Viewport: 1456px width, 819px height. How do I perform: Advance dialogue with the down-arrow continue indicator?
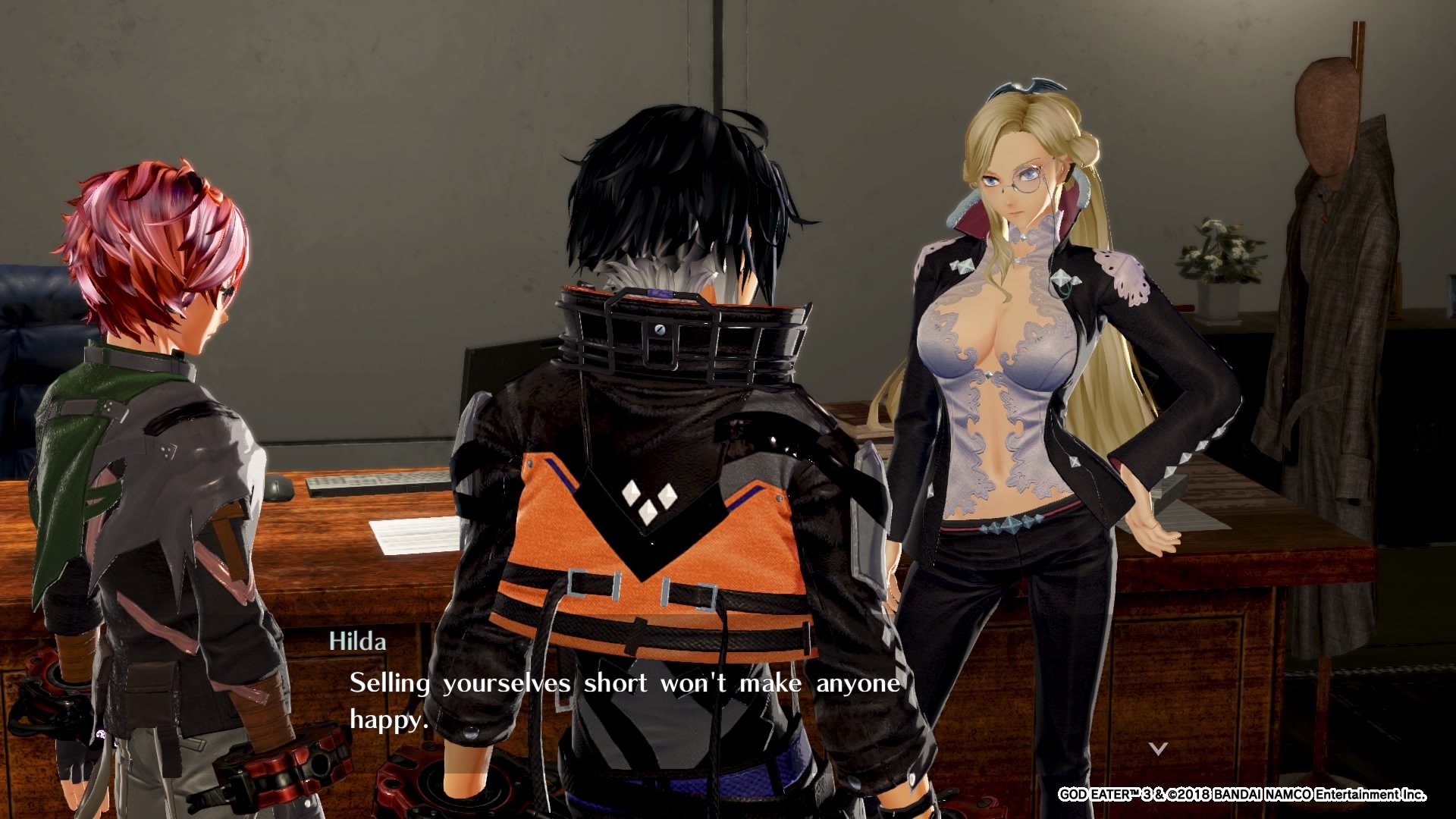coord(1157,749)
